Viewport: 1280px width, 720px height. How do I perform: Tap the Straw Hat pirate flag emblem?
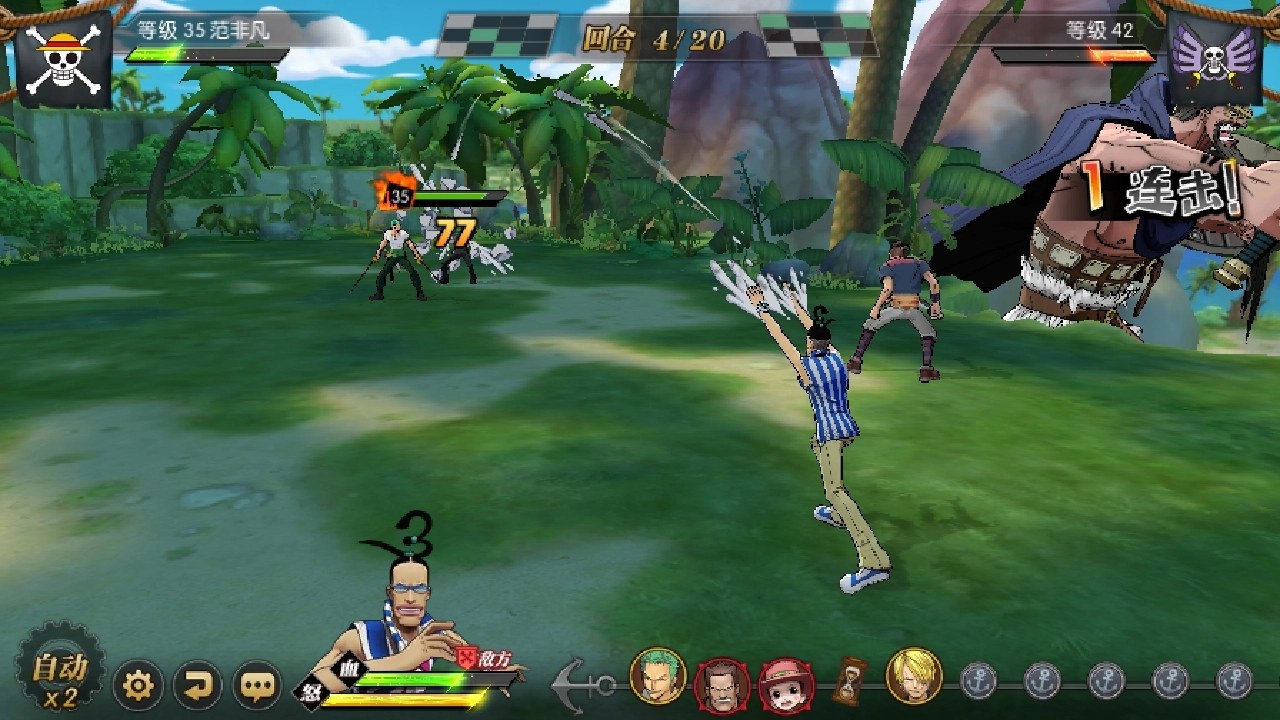tap(64, 58)
